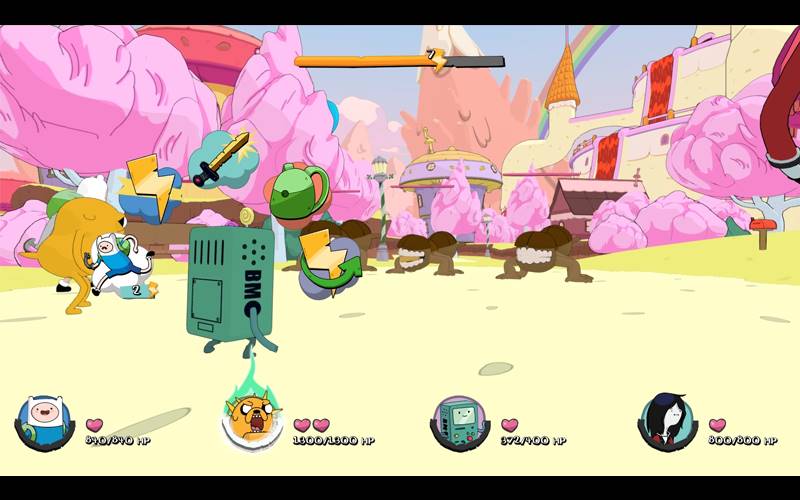Click Jake's highlighted party portrait
Screen dimensions: 800x500
pyautogui.click(x=251, y=421)
